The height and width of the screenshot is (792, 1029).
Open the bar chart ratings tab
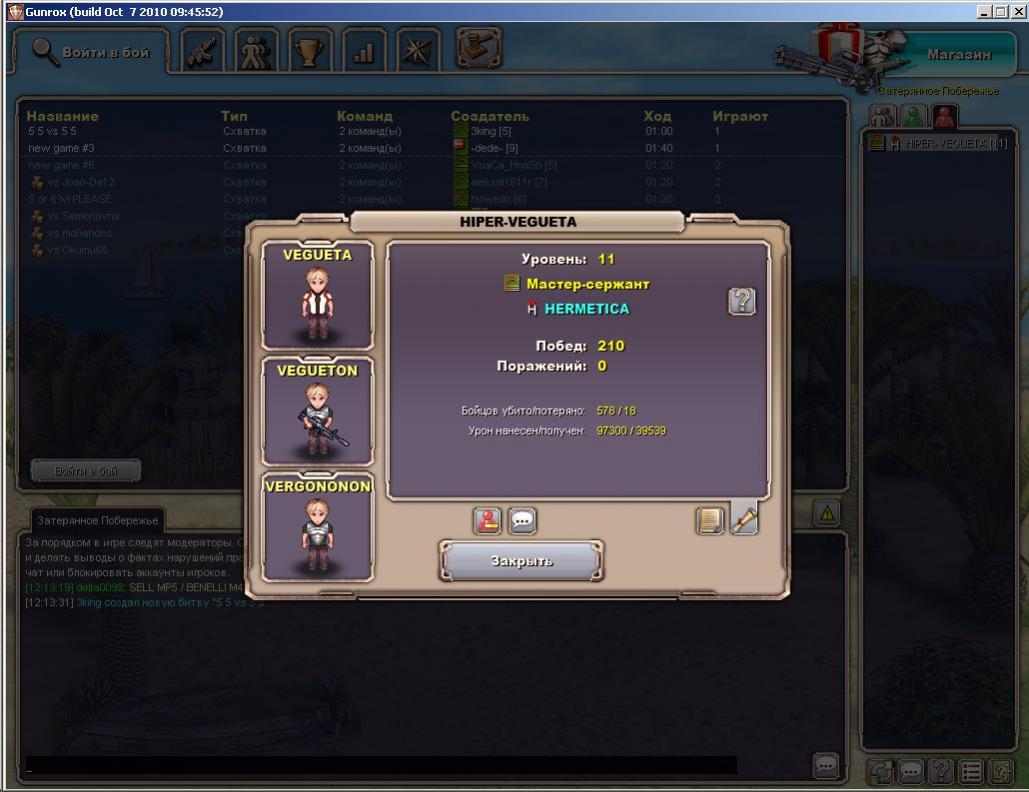364,52
